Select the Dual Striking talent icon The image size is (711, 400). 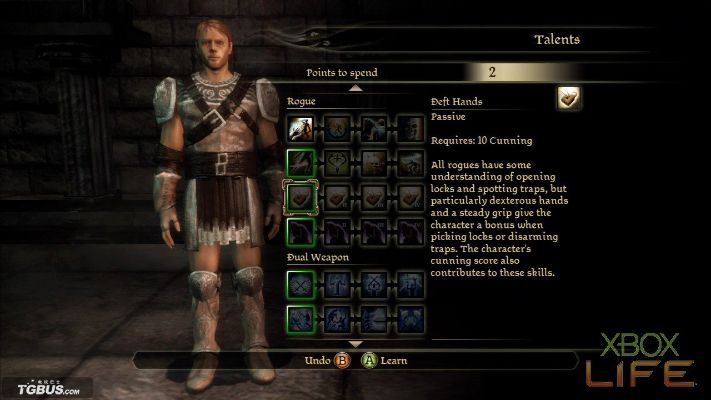pos(301,320)
